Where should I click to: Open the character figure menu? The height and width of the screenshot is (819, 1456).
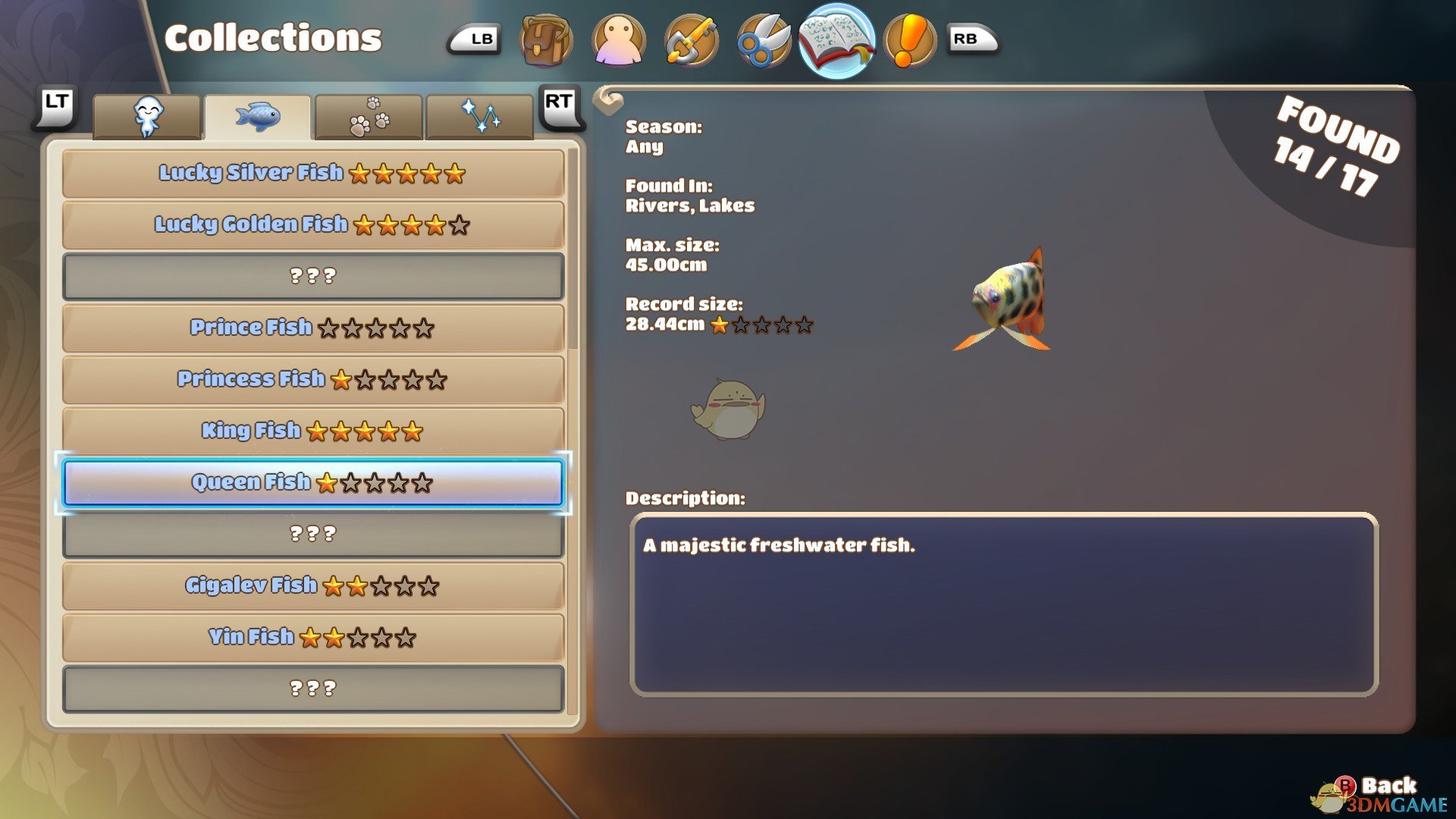point(619,40)
